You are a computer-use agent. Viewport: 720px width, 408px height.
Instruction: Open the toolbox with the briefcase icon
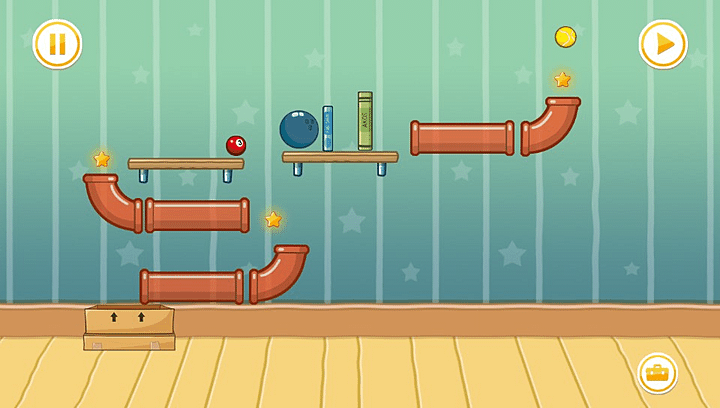(657, 373)
